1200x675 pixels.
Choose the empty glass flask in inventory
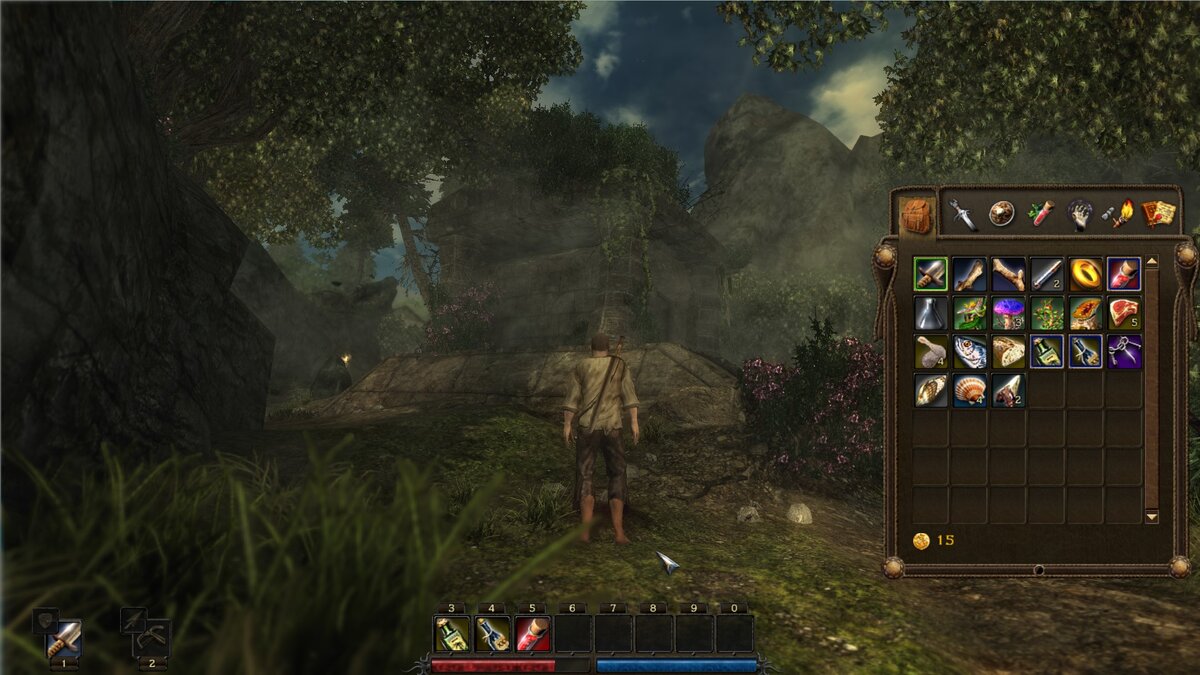pyautogui.click(x=930, y=312)
